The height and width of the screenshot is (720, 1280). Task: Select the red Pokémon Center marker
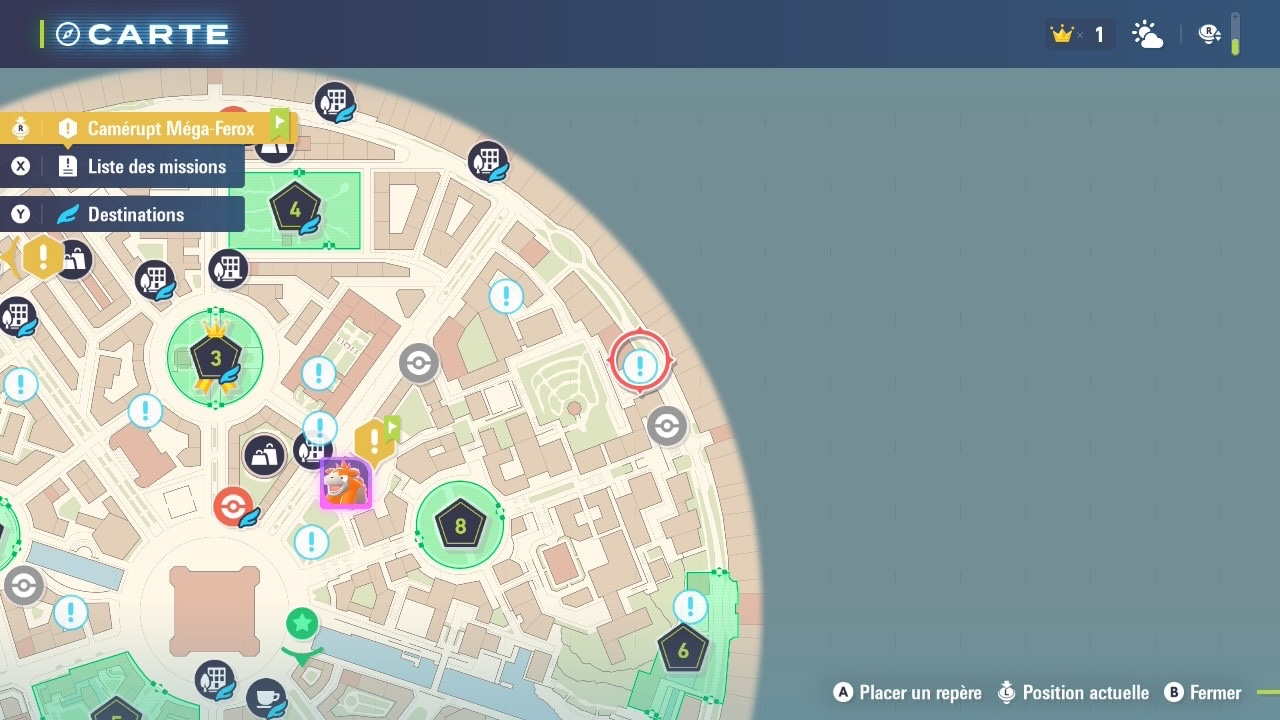pos(233,507)
